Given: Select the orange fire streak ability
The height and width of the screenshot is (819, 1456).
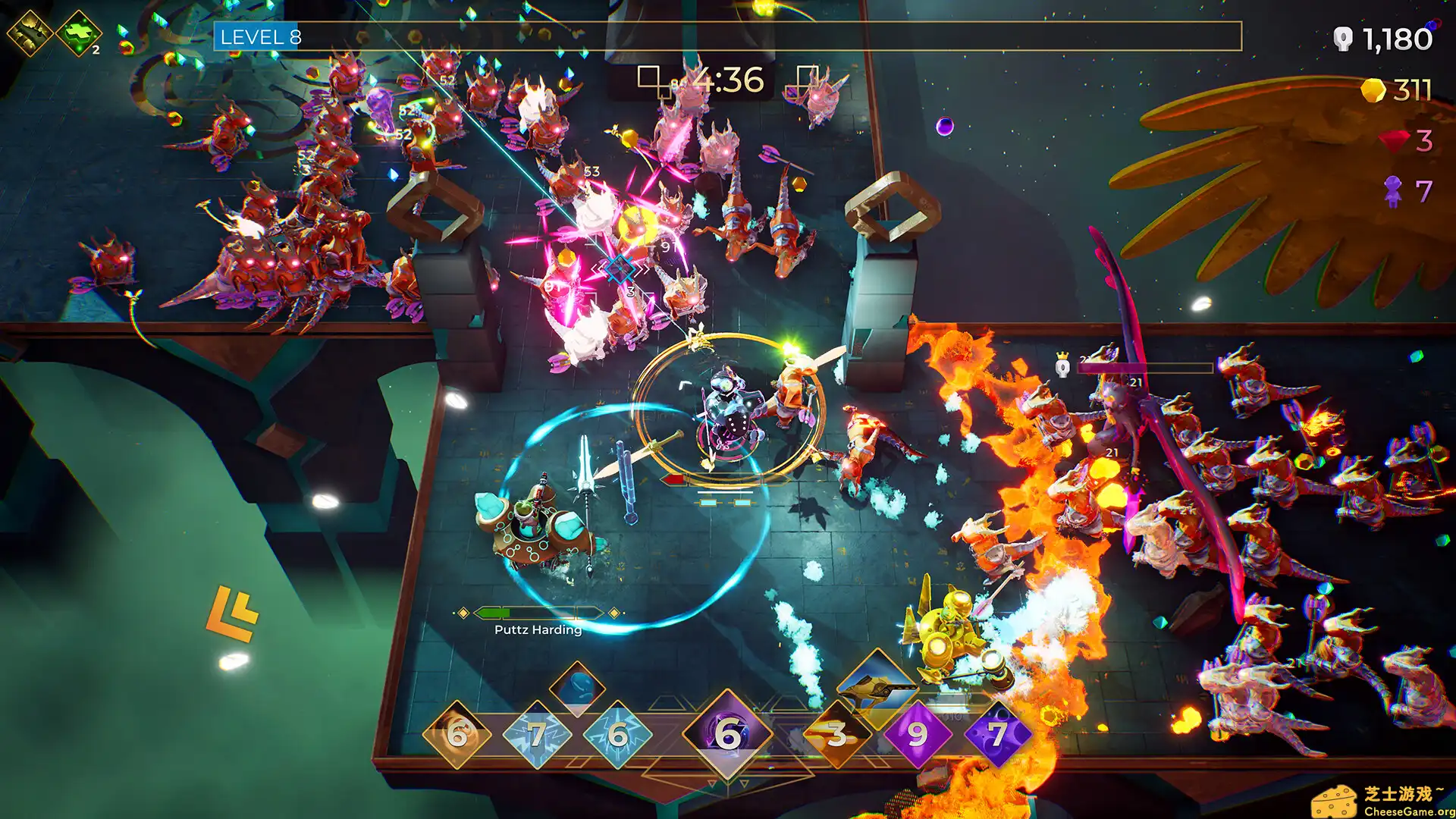Looking at the screenshot, I should pos(836,734).
